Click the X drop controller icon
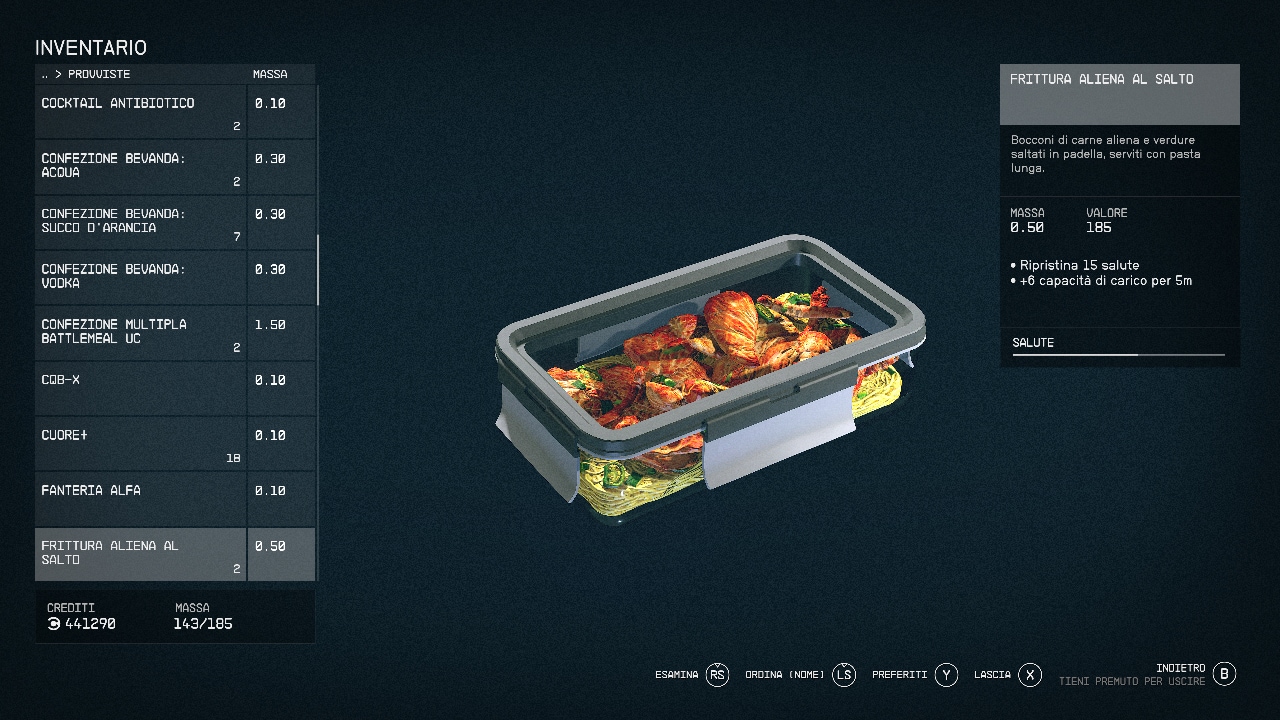1280x720 pixels. click(1030, 674)
